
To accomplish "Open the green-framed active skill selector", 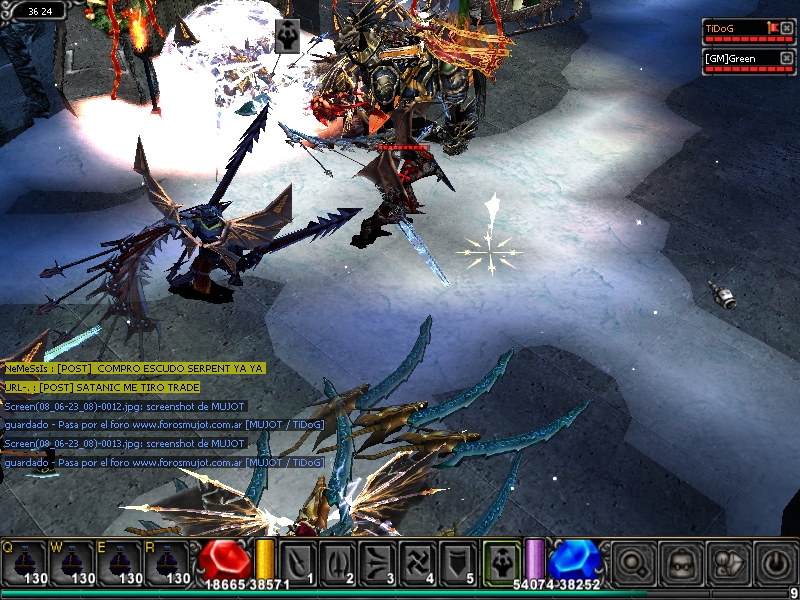I will pos(501,561).
